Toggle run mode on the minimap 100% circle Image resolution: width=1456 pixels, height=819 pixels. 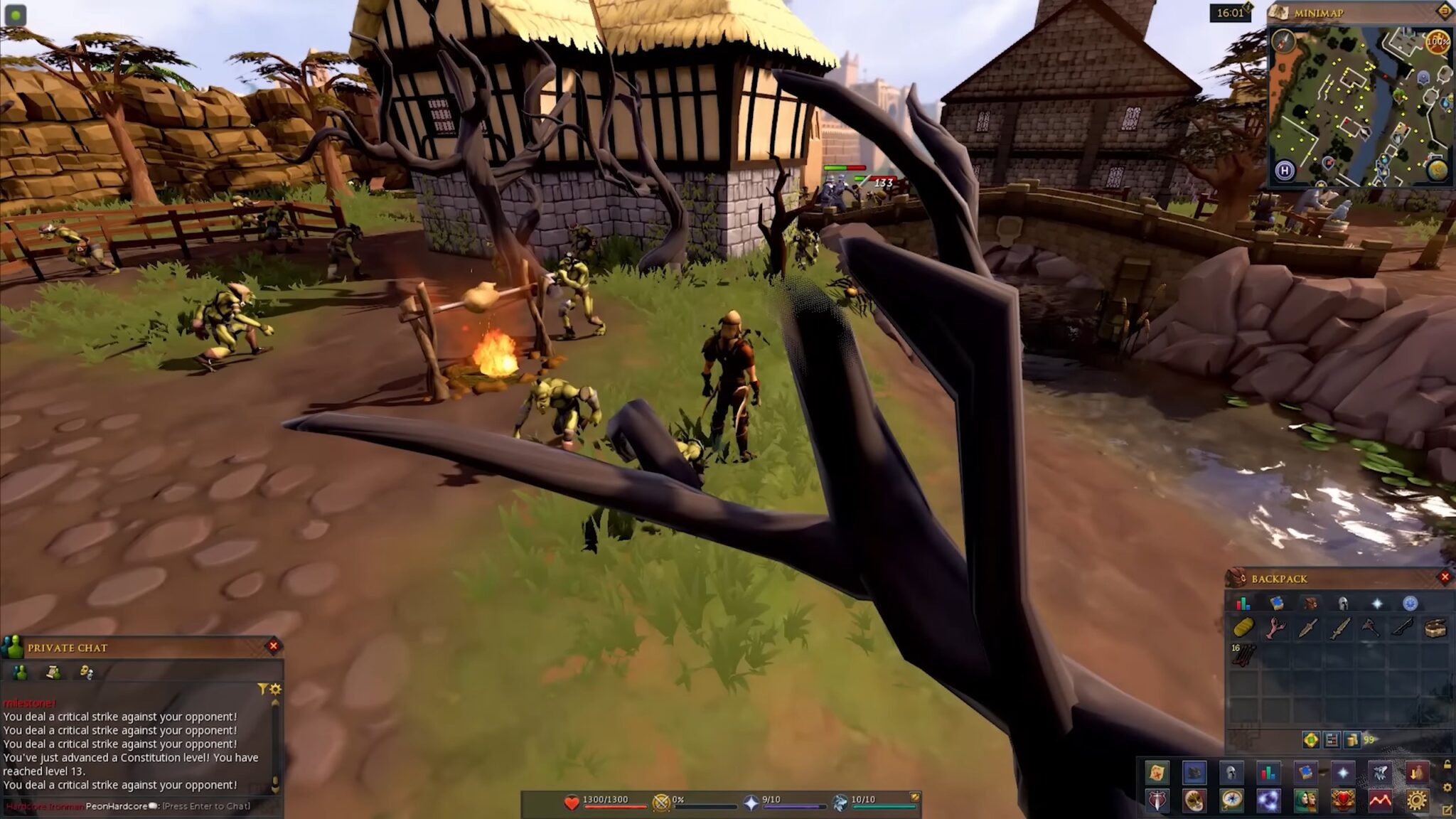[x=1437, y=41]
